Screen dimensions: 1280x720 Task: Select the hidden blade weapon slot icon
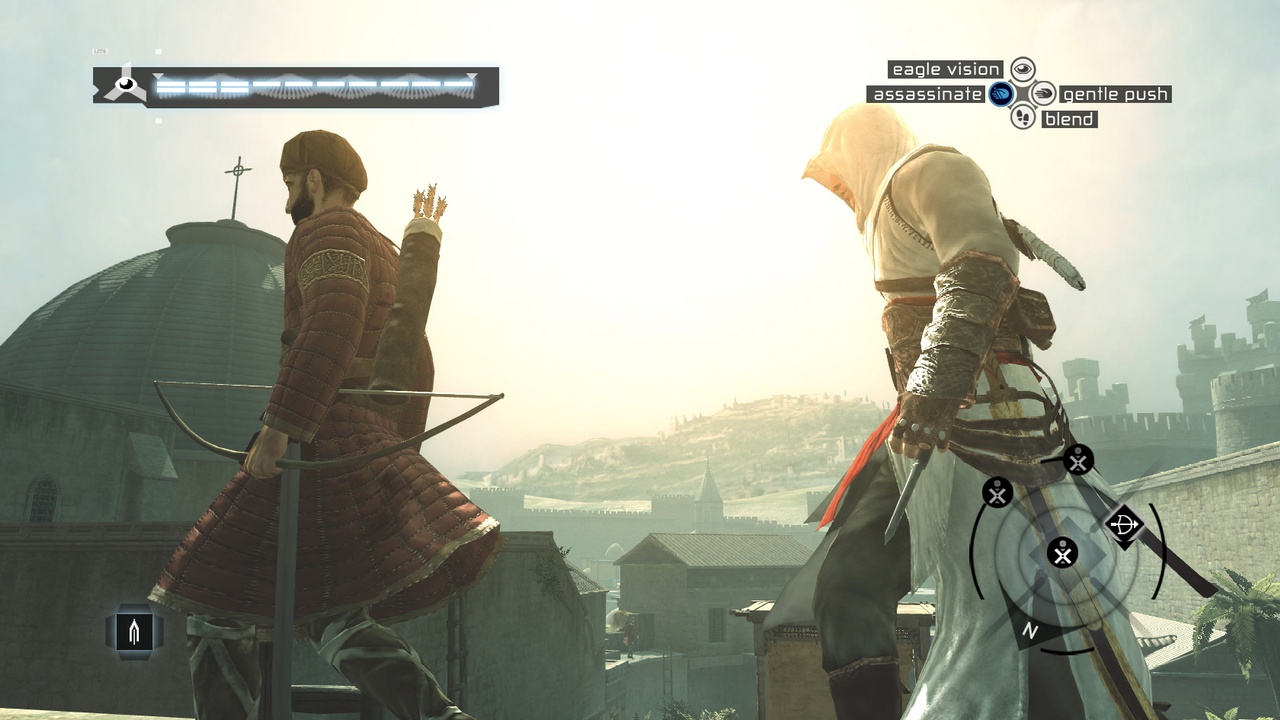pyautogui.click(x=135, y=630)
